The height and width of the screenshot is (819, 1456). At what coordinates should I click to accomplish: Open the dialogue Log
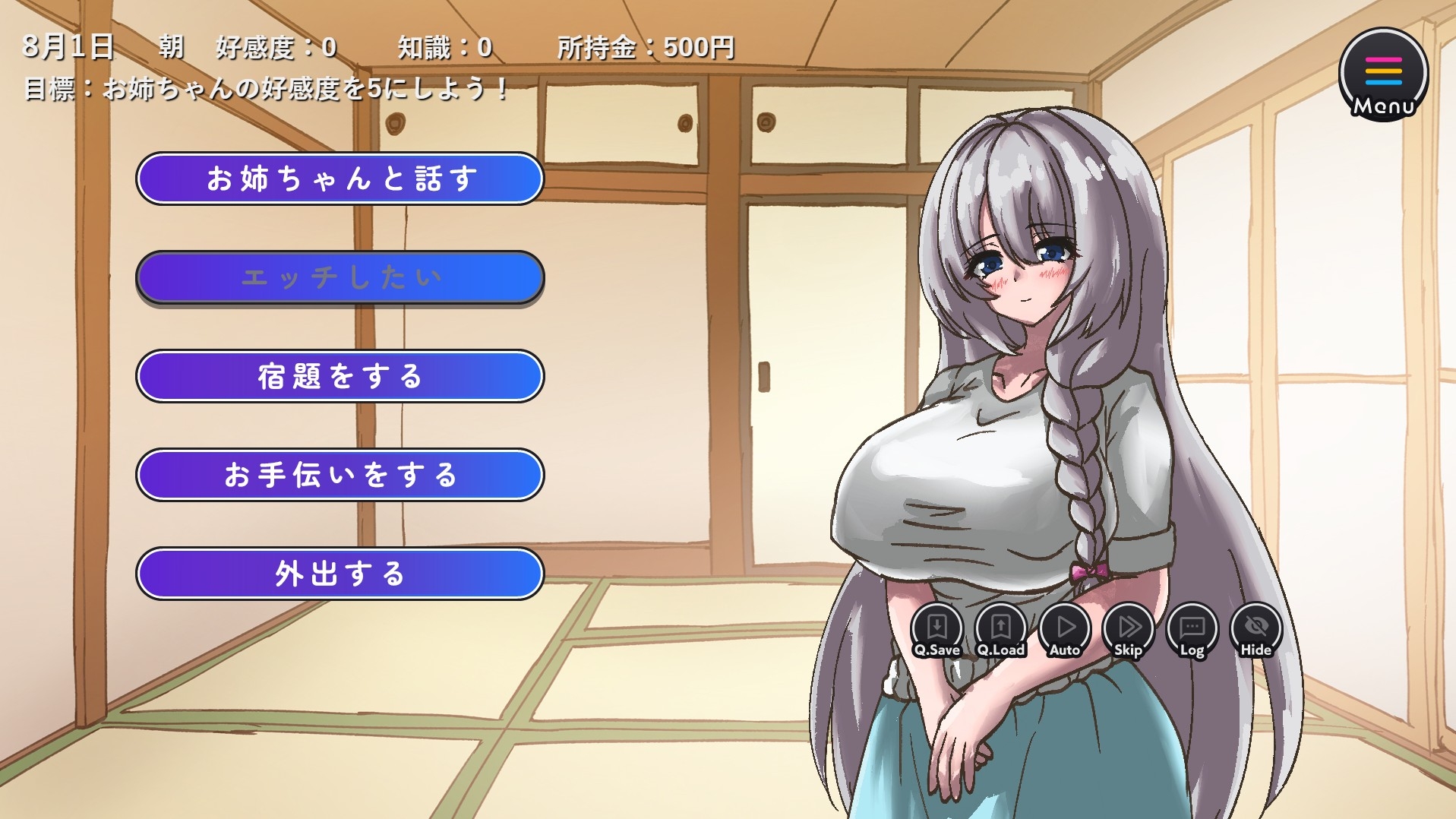point(1192,630)
